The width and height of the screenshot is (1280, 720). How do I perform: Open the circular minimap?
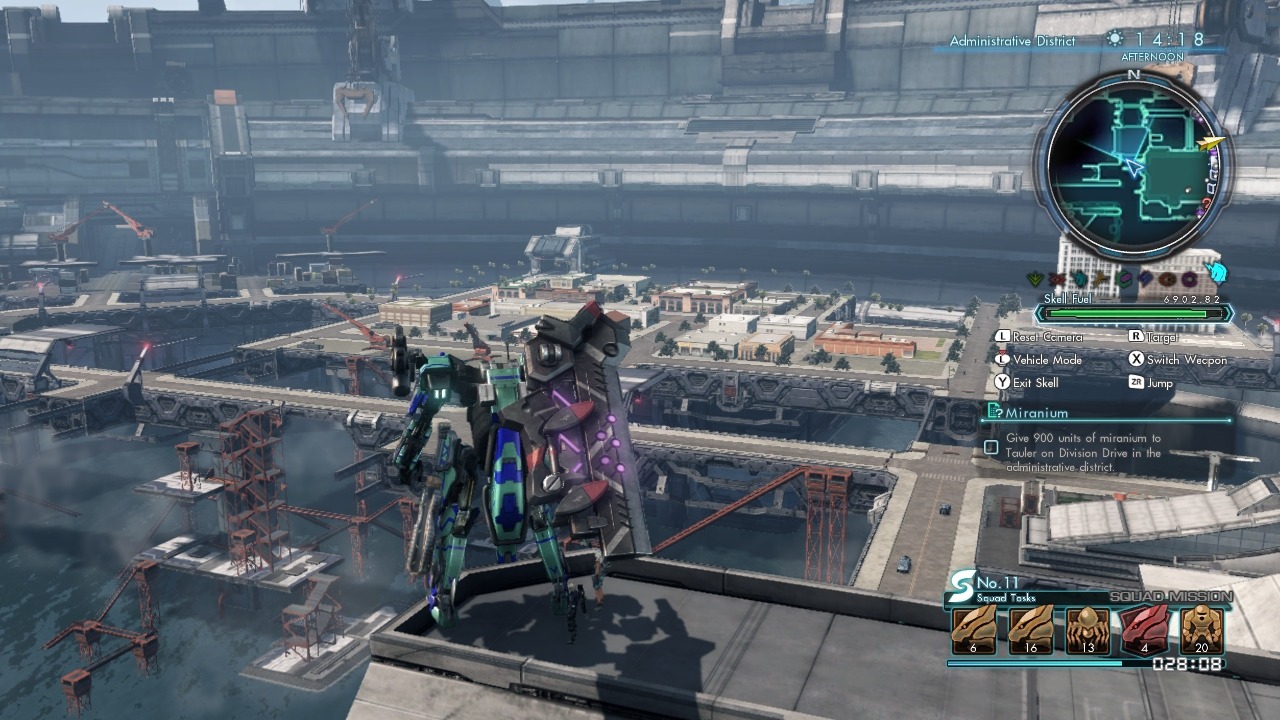1136,166
